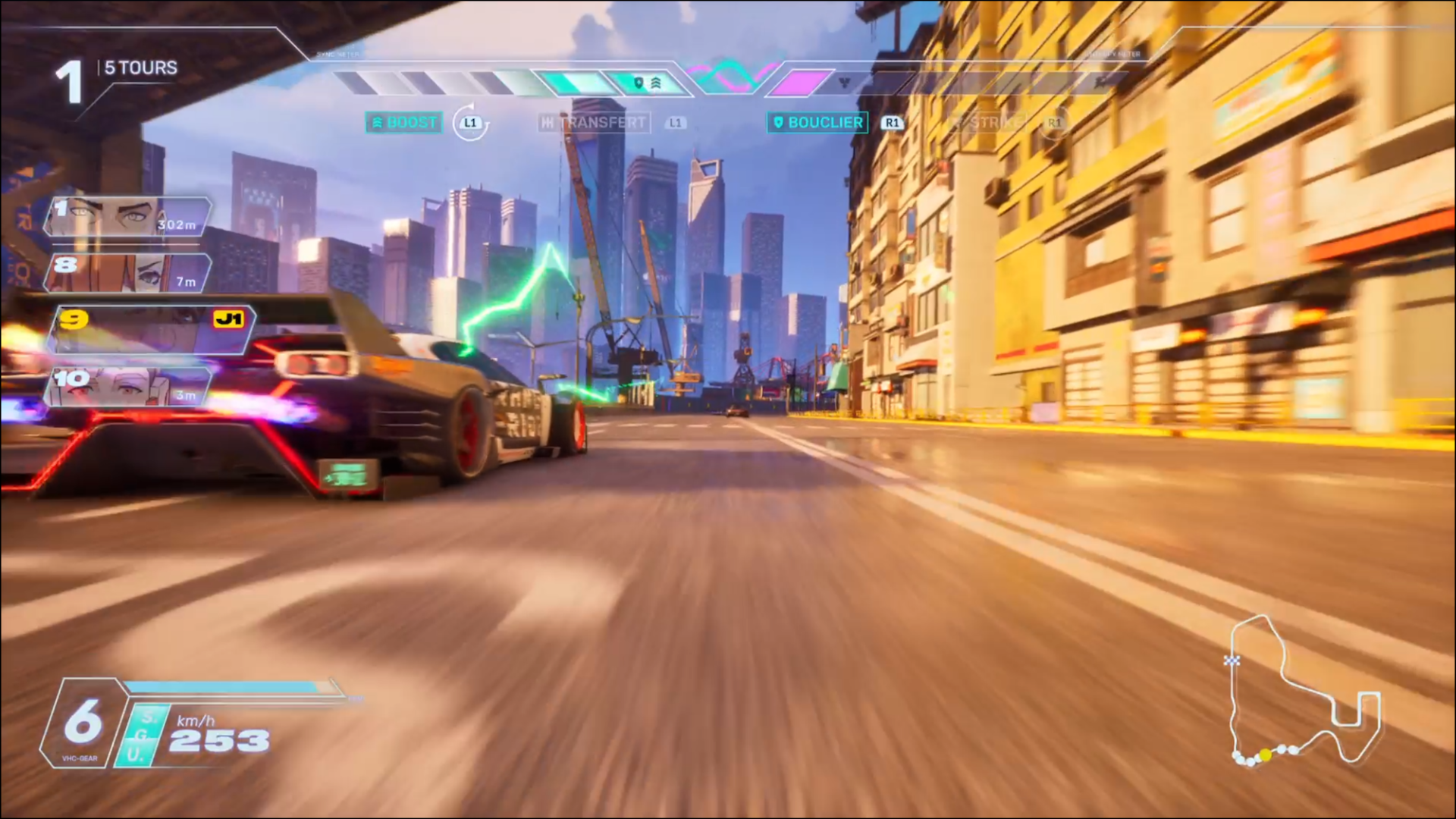This screenshot has width=1456, height=819.
Task: Activate the Boost ability label
Action: tap(404, 122)
